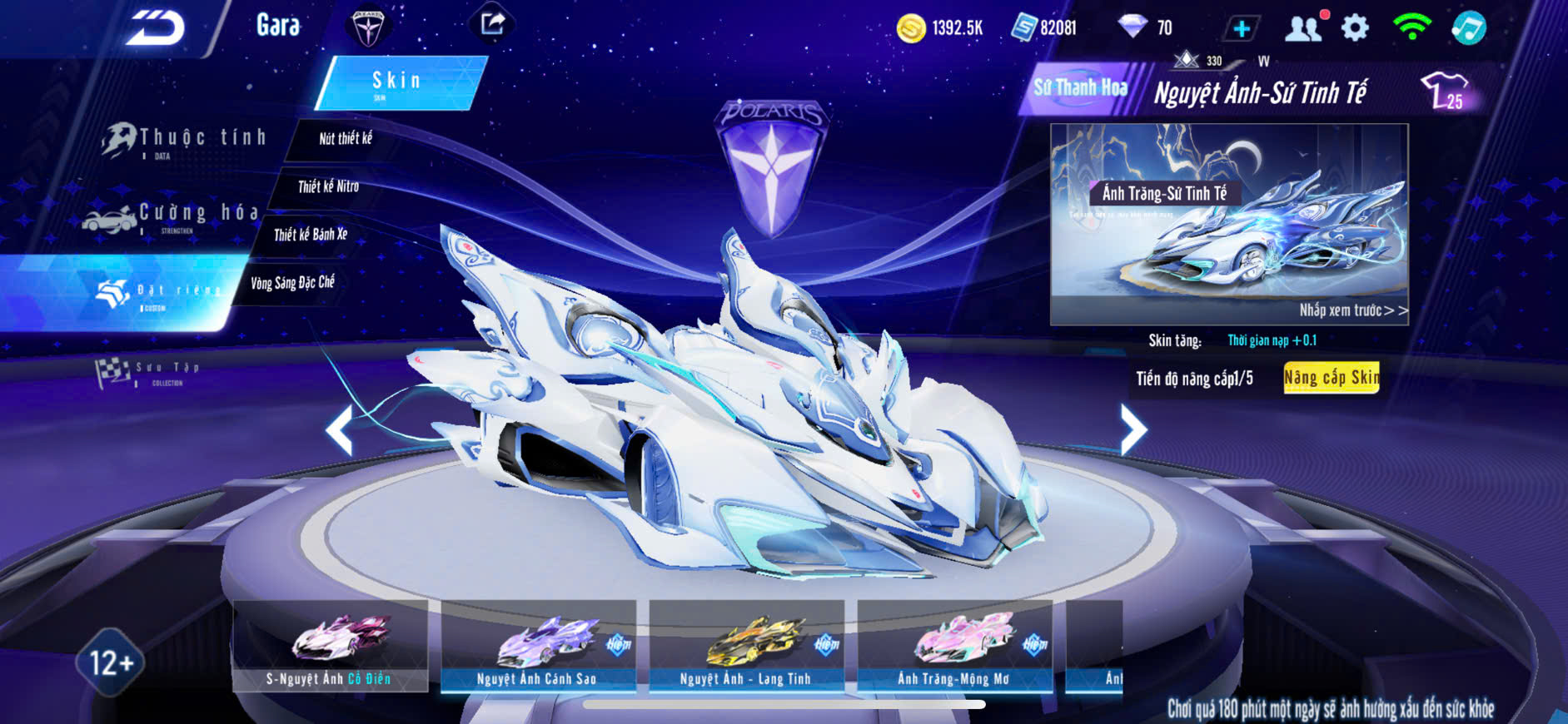This screenshot has height=724, width=1568.
Task: Click the share icon
Action: coord(492,23)
